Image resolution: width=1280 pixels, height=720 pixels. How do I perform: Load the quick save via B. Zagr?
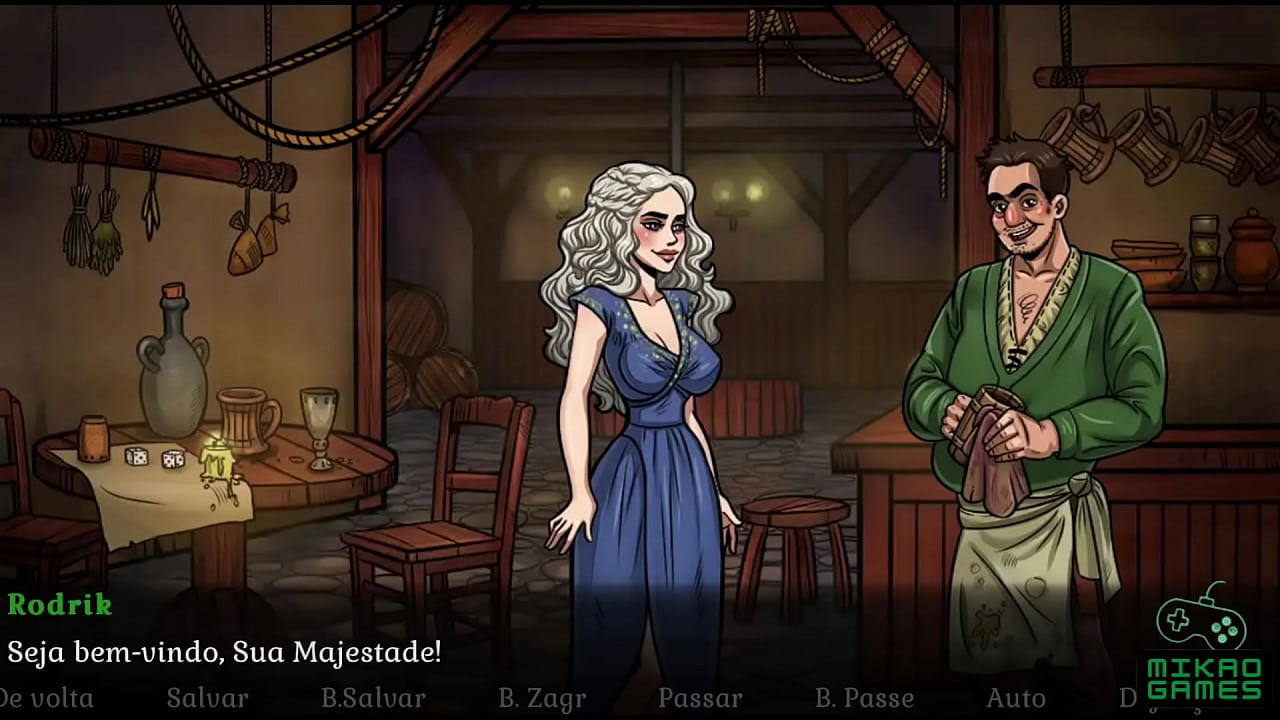click(x=541, y=697)
